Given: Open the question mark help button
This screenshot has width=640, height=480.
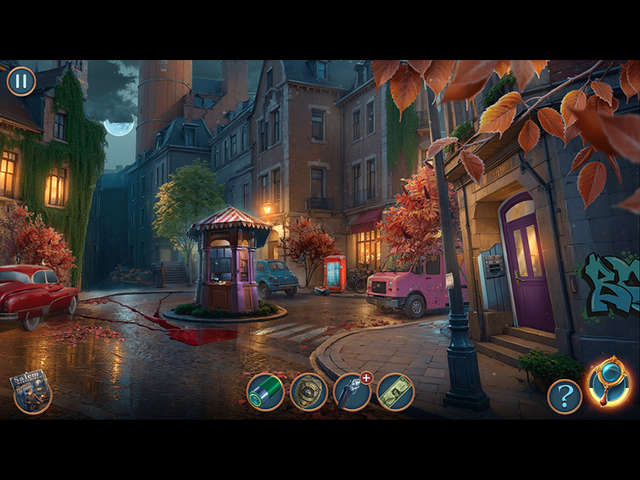Looking at the screenshot, I should coord(564,396).
